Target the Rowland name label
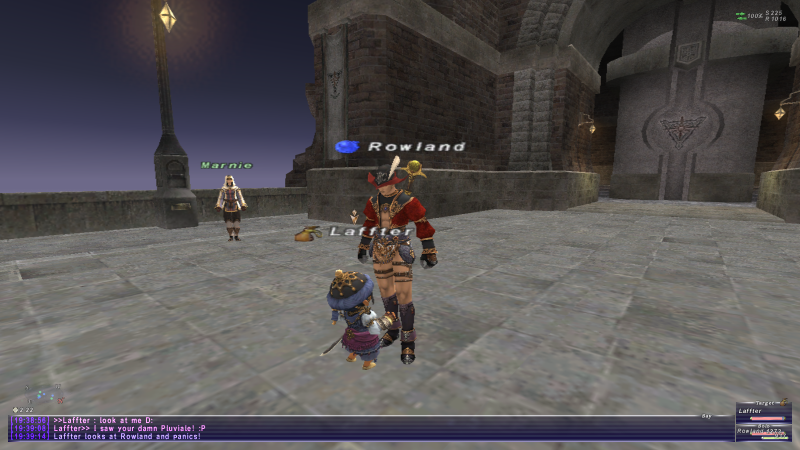The height and width of the screenshot is (450, 800). 416,146
